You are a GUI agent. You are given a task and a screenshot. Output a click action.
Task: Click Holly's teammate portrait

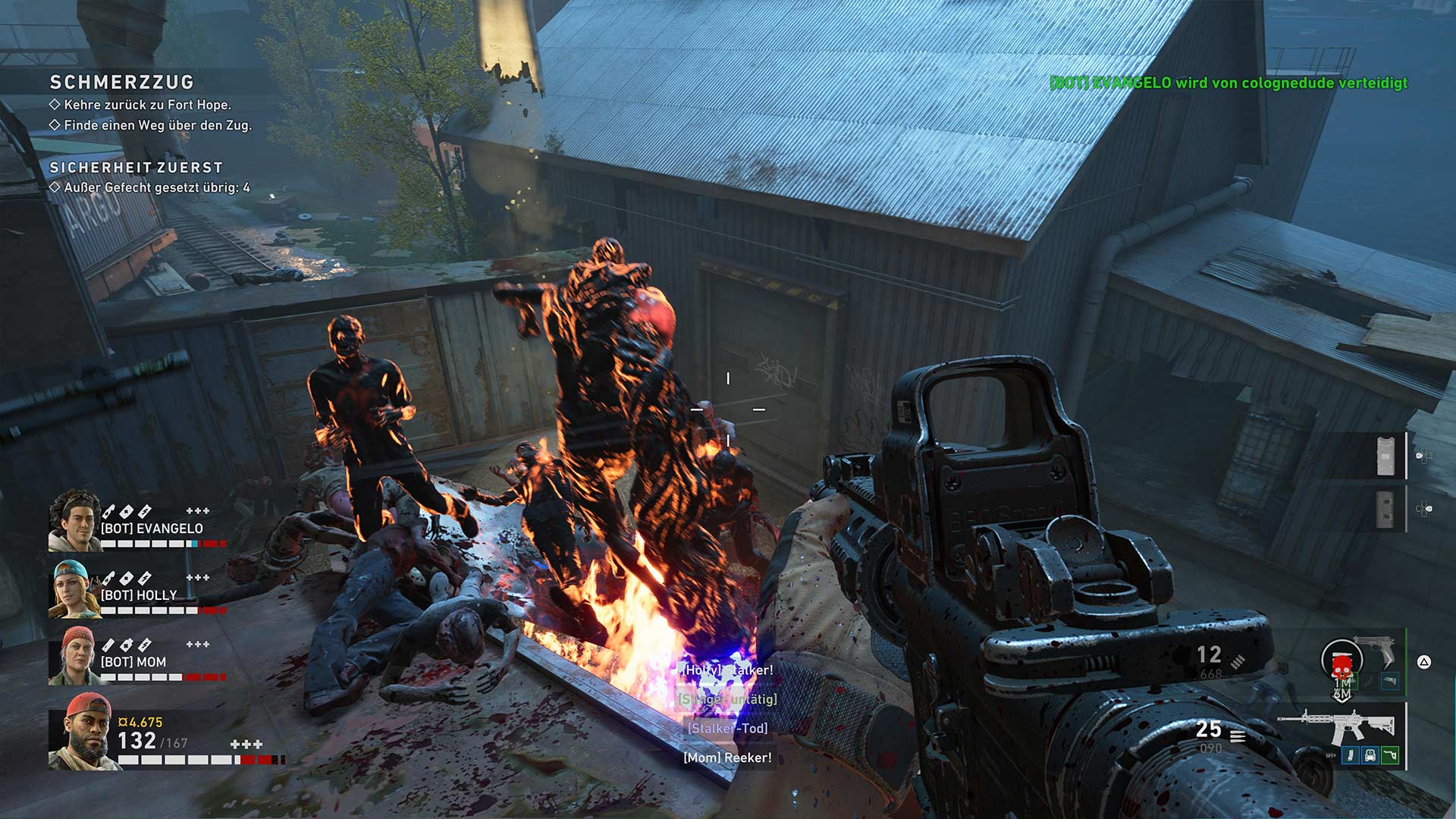(x=74, y=588)
